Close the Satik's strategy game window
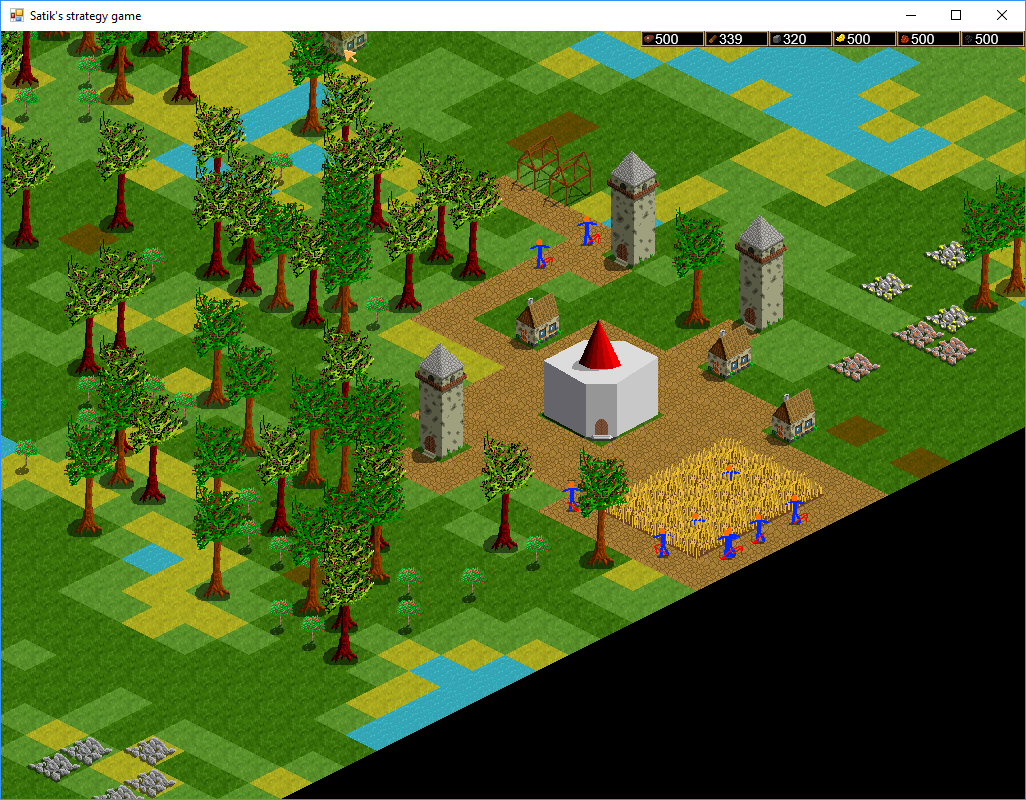The height and width of the screenshot is (800, 1026). pyautogui.click(x=1002, y=15)
